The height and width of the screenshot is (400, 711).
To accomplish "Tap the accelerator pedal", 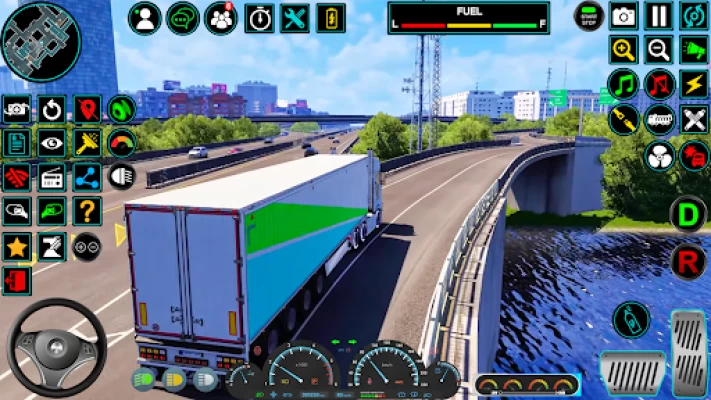I will (x=688, y=350).
